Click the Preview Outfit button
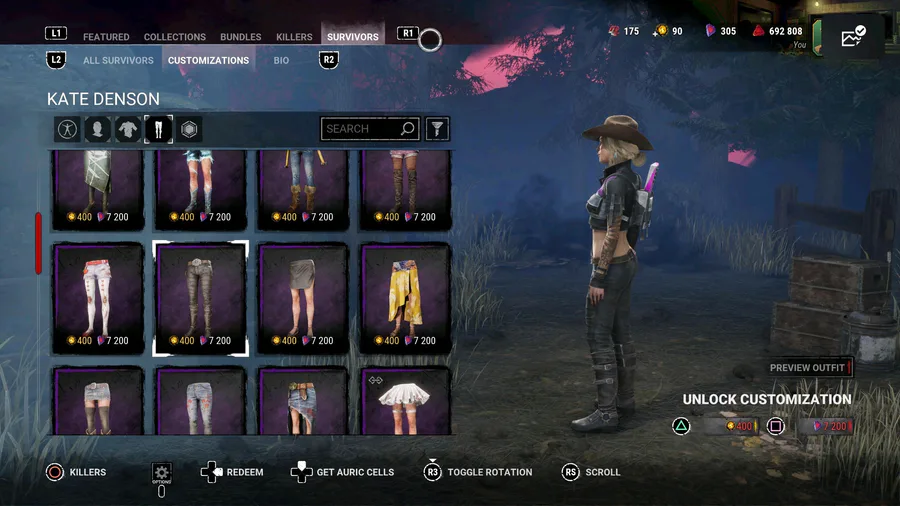Screen dimensions: 900x506 809,368
